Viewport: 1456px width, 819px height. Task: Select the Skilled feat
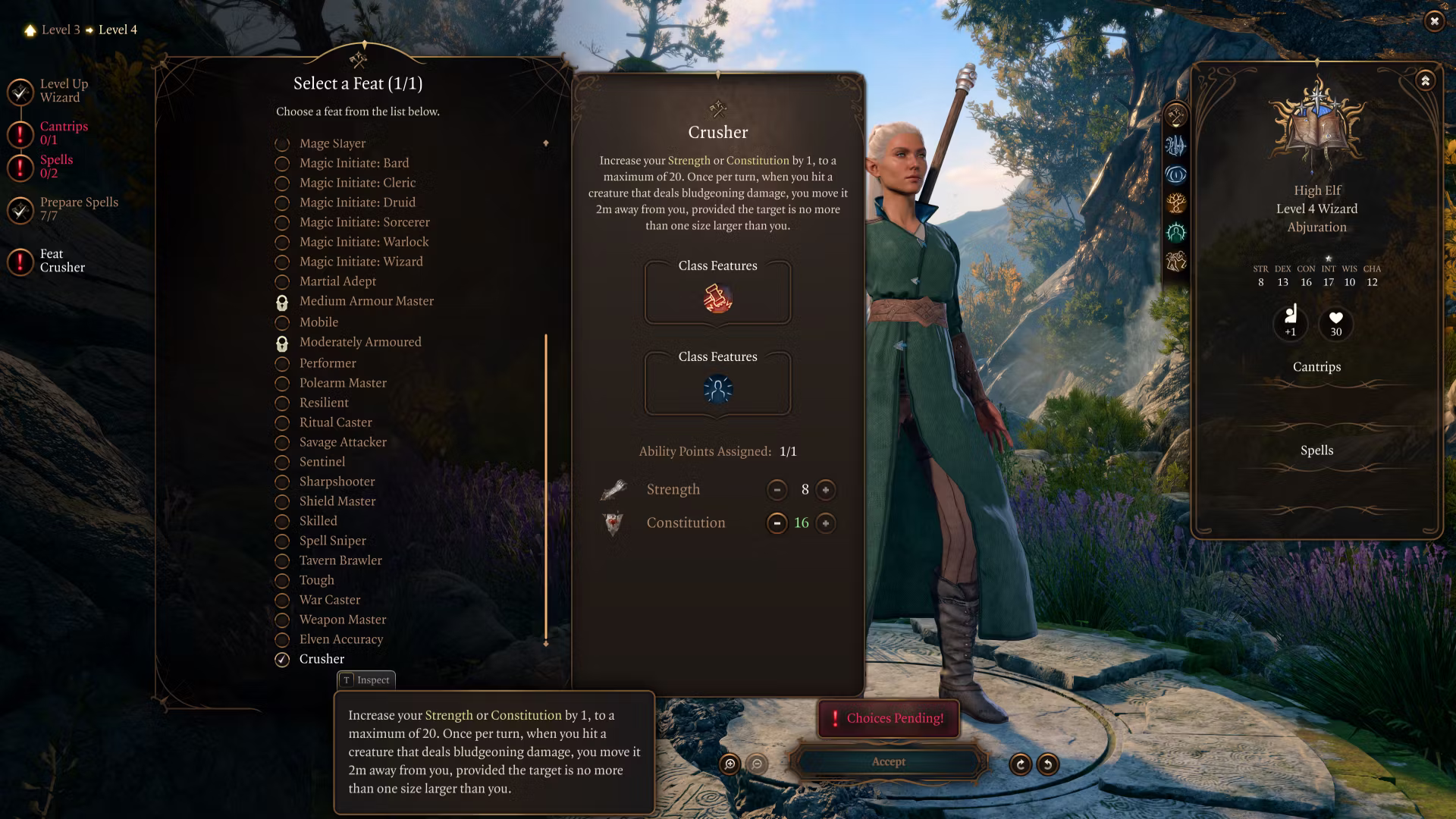coord(318,521)
